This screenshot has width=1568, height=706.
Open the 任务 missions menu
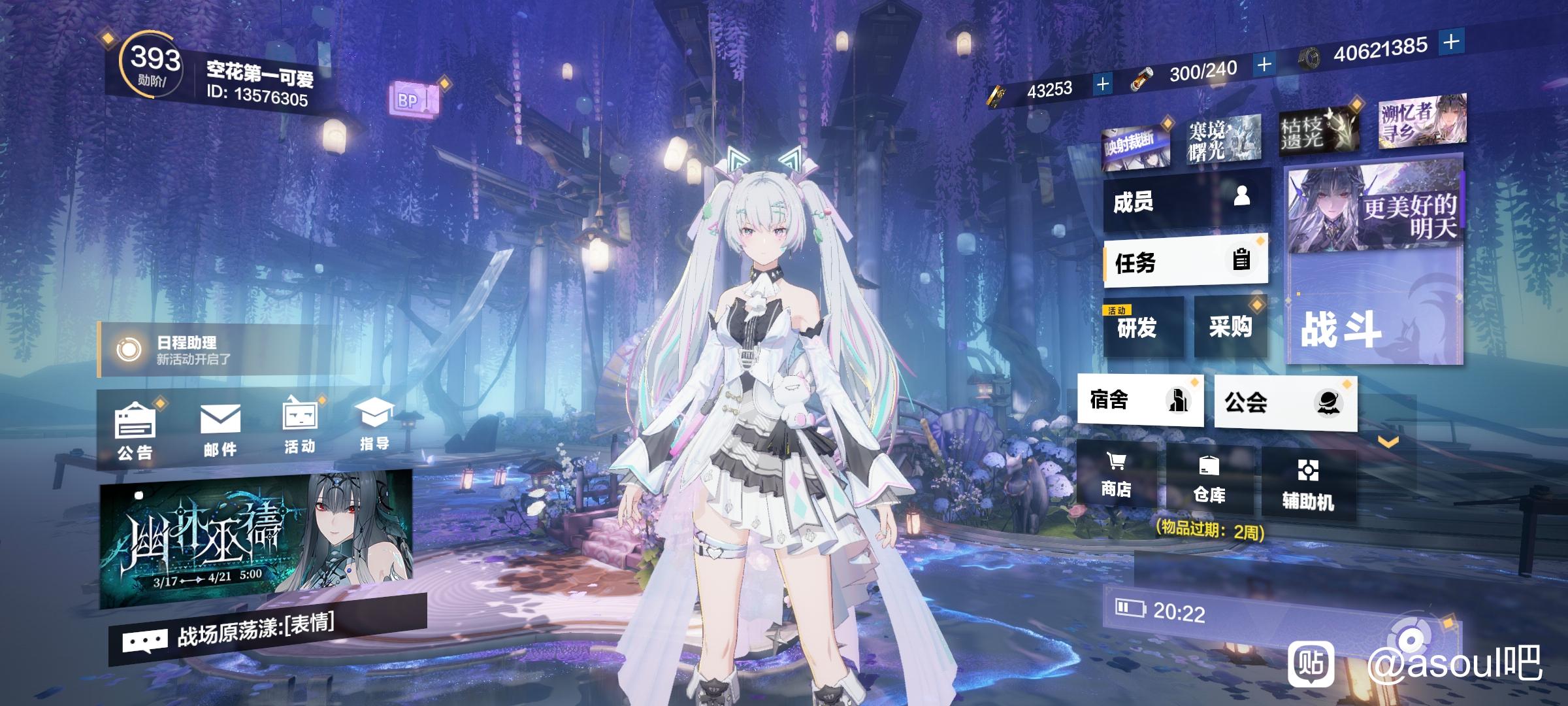click(1186, 262)
